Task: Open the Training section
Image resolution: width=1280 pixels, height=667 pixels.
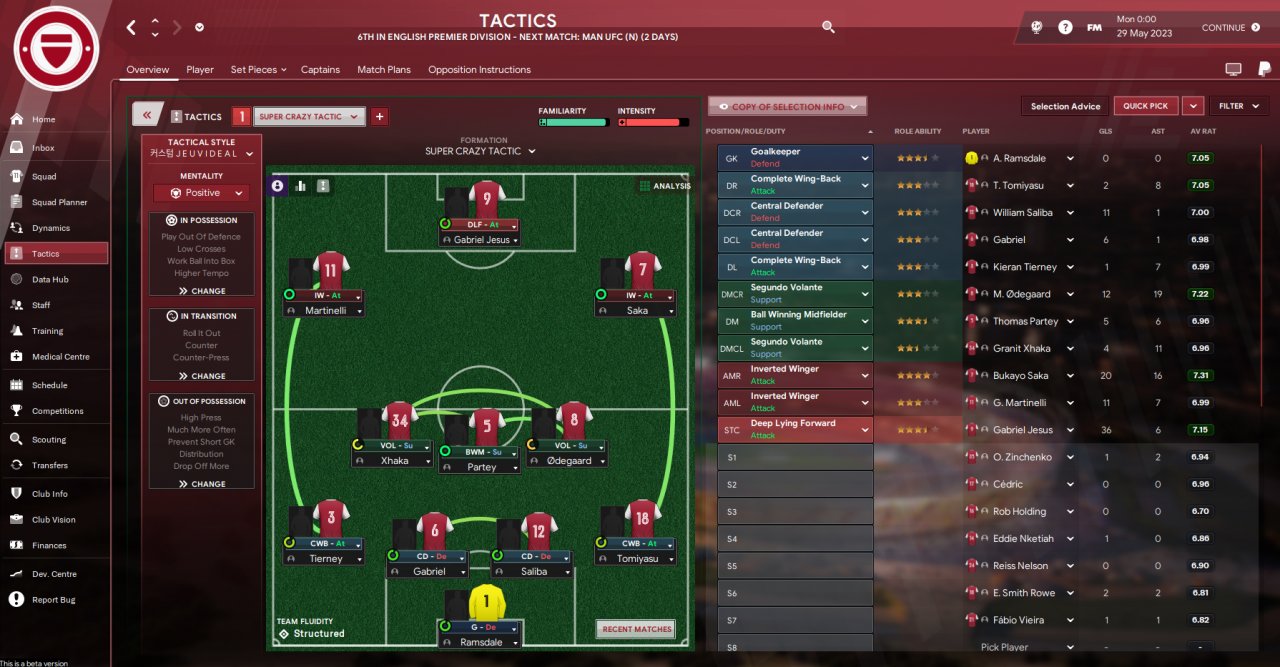Action: pos(47,331)
